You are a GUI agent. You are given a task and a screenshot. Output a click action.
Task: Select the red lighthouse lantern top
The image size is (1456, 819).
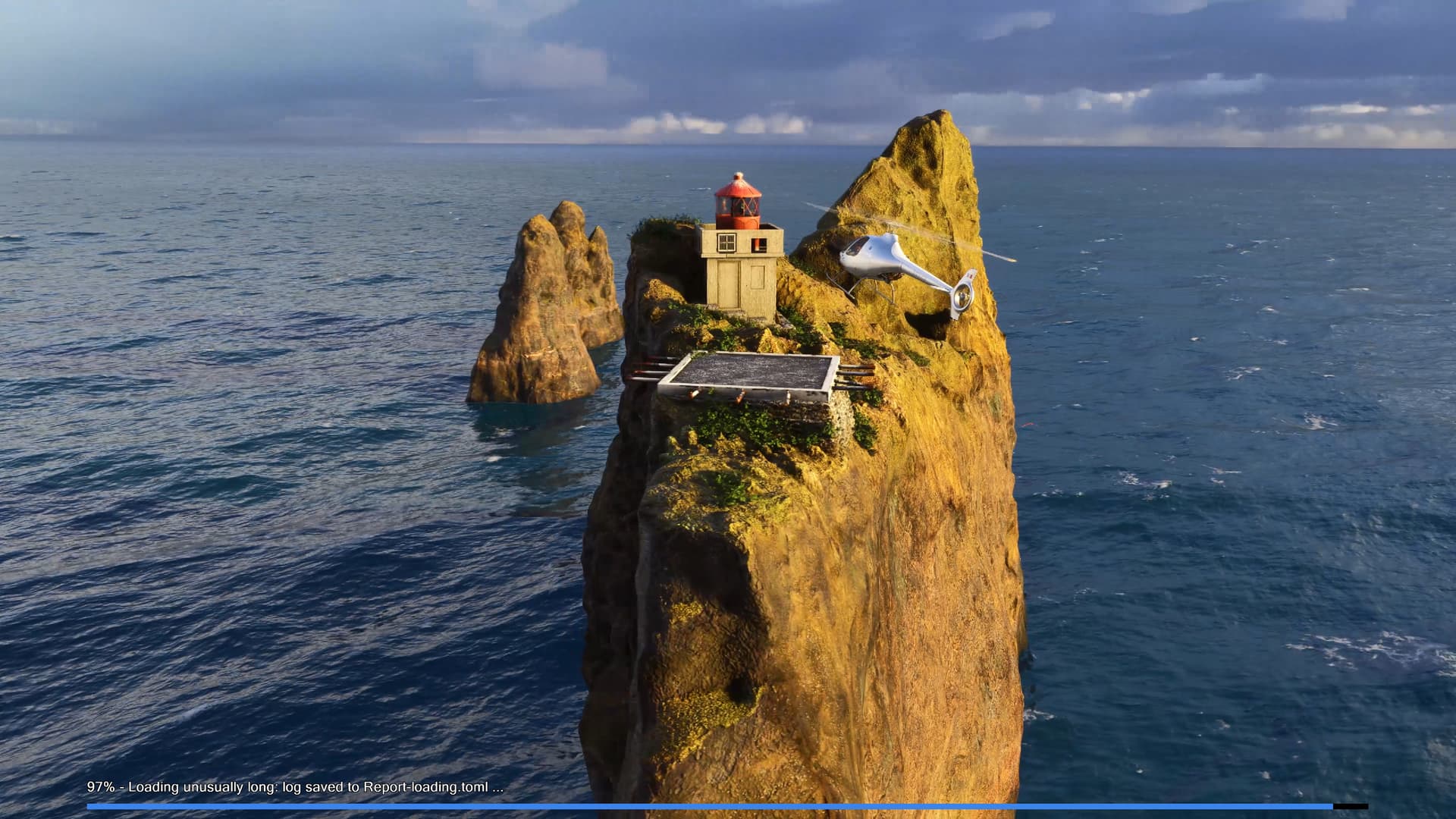tap(739, 198)
